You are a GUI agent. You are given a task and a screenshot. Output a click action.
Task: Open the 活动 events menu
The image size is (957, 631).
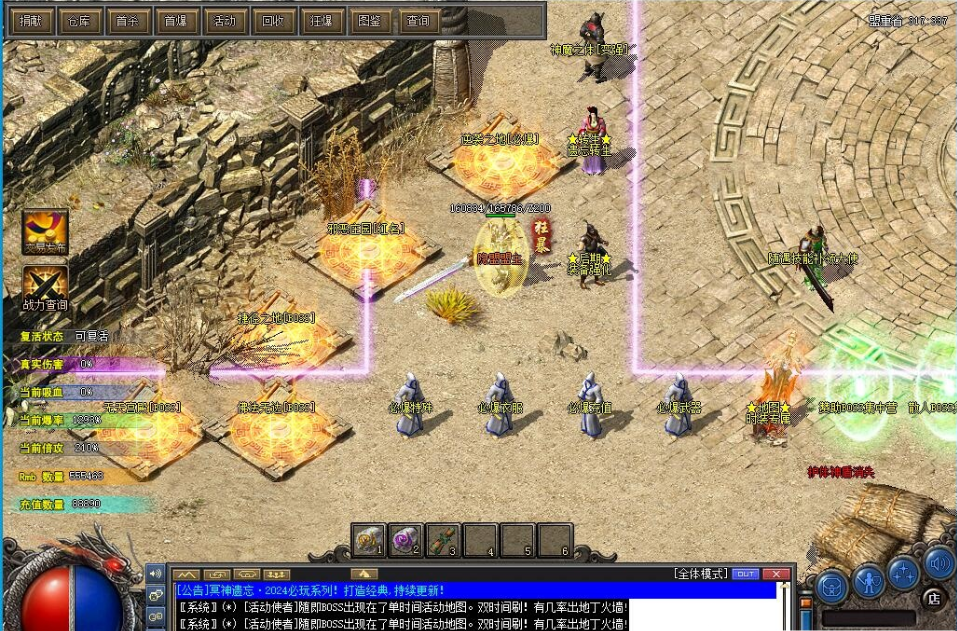click(x=223, y=20)
